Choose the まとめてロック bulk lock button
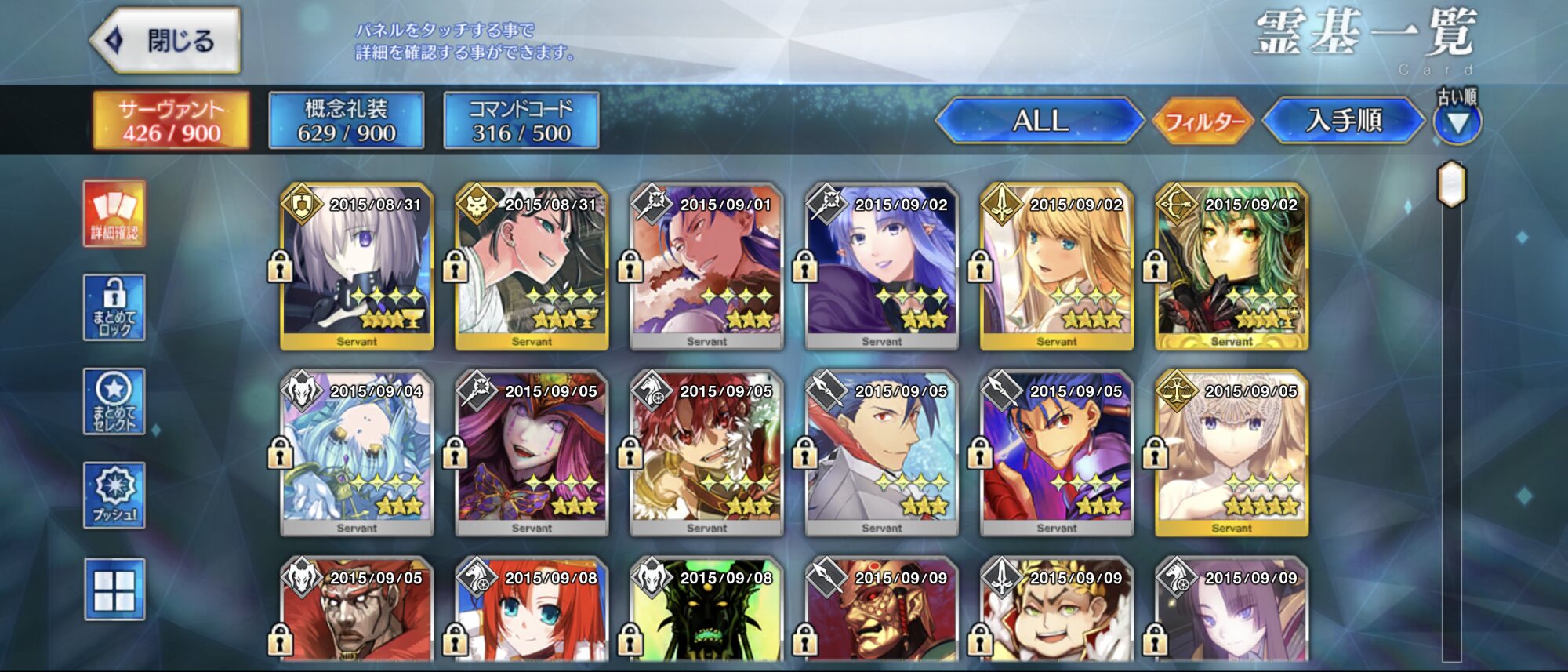Viewport: 1568px width, 672px height. click(x=114, y=307)
